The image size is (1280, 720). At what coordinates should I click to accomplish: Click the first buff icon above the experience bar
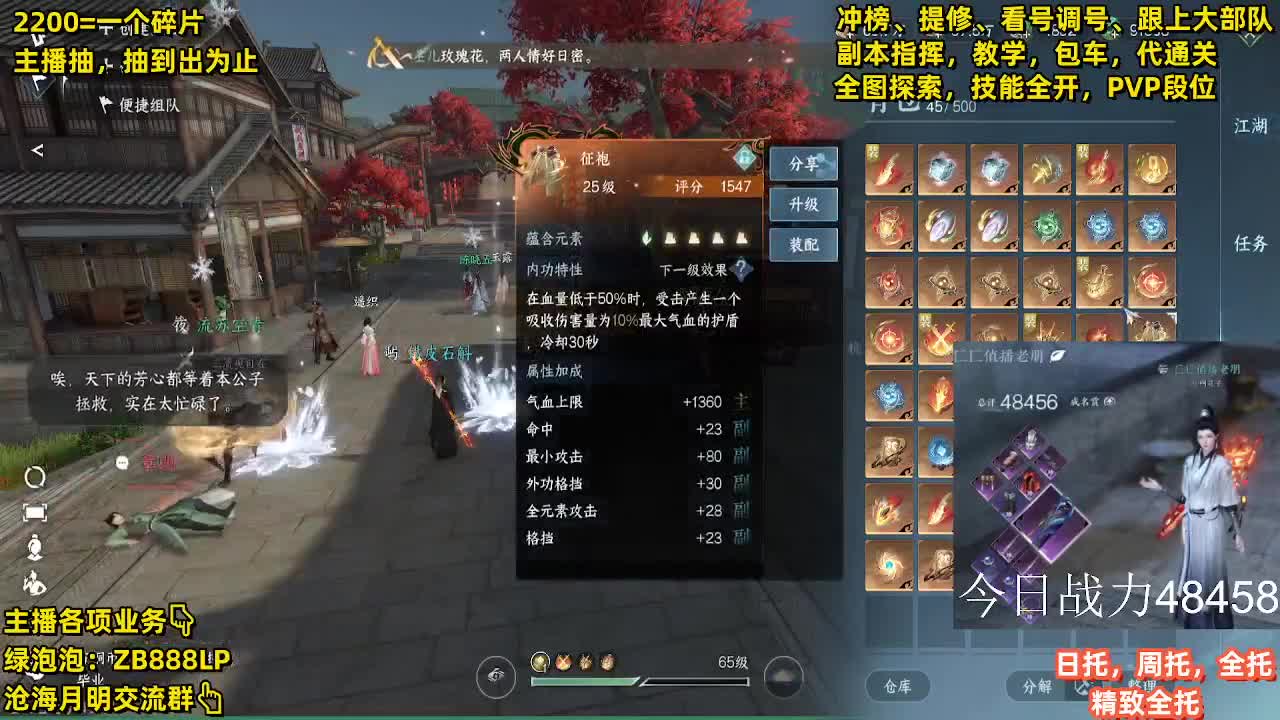point(540,662)
